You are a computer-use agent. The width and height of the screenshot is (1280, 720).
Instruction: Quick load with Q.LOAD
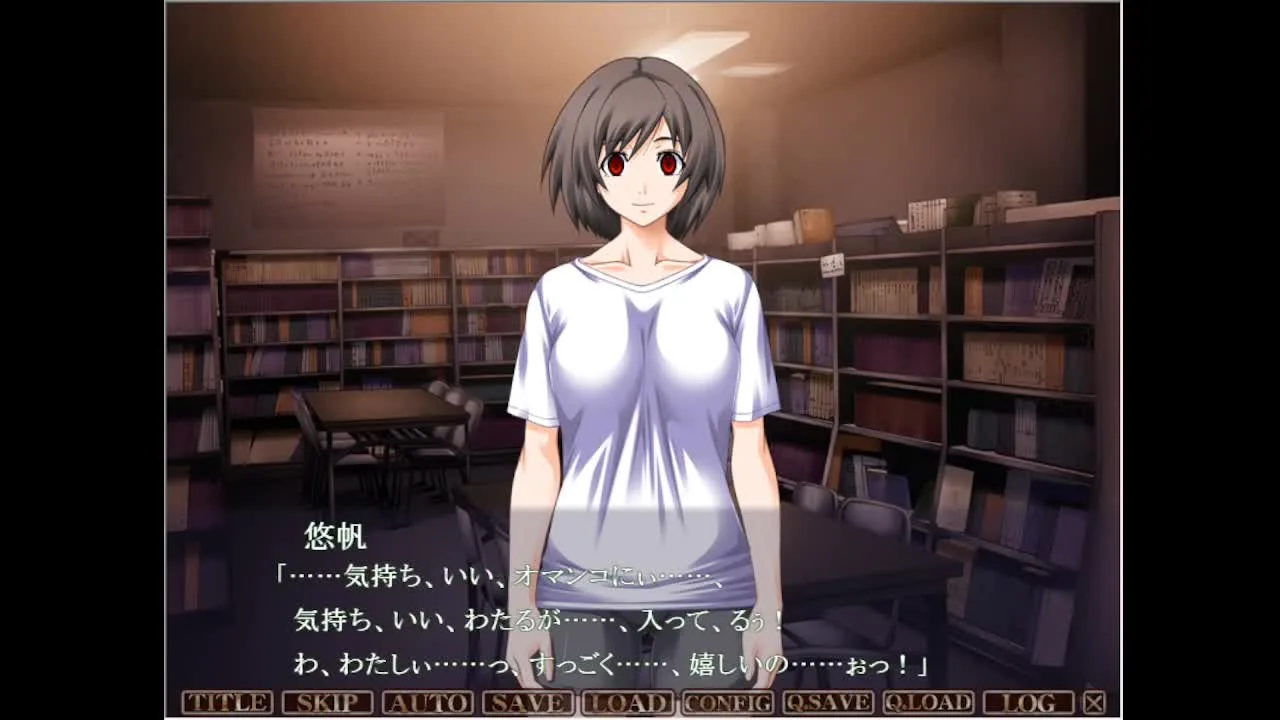928,702
